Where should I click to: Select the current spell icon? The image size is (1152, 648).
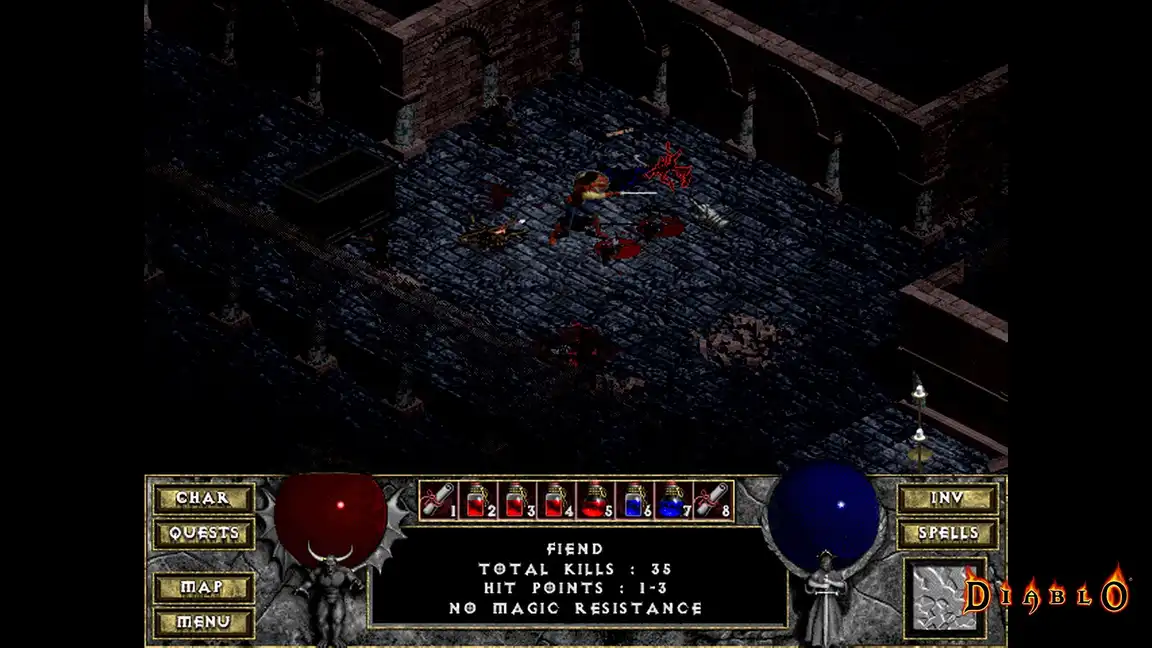(x=944, y=598)
